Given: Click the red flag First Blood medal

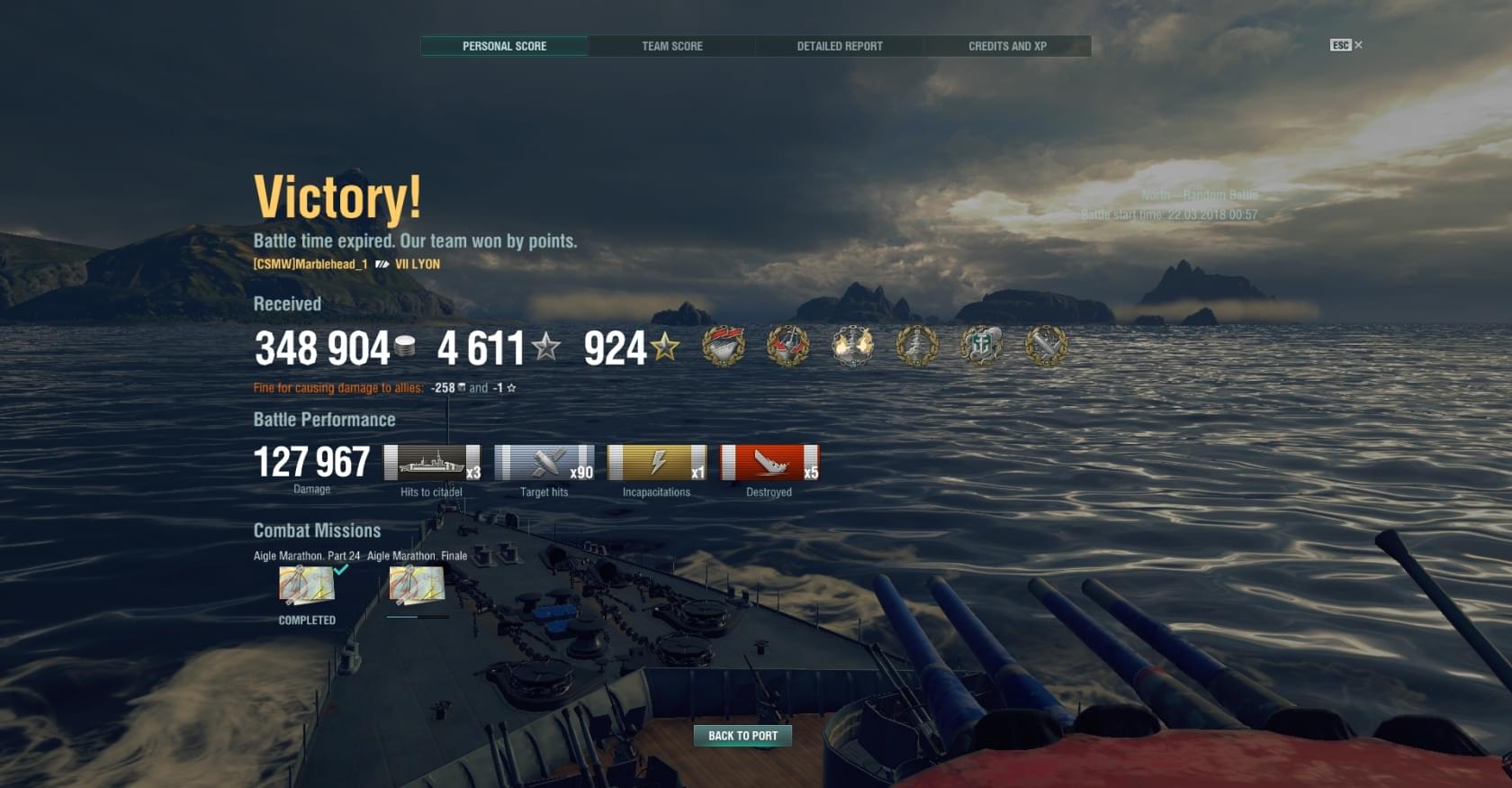Looking at the screenshot, I should [724, 346].
